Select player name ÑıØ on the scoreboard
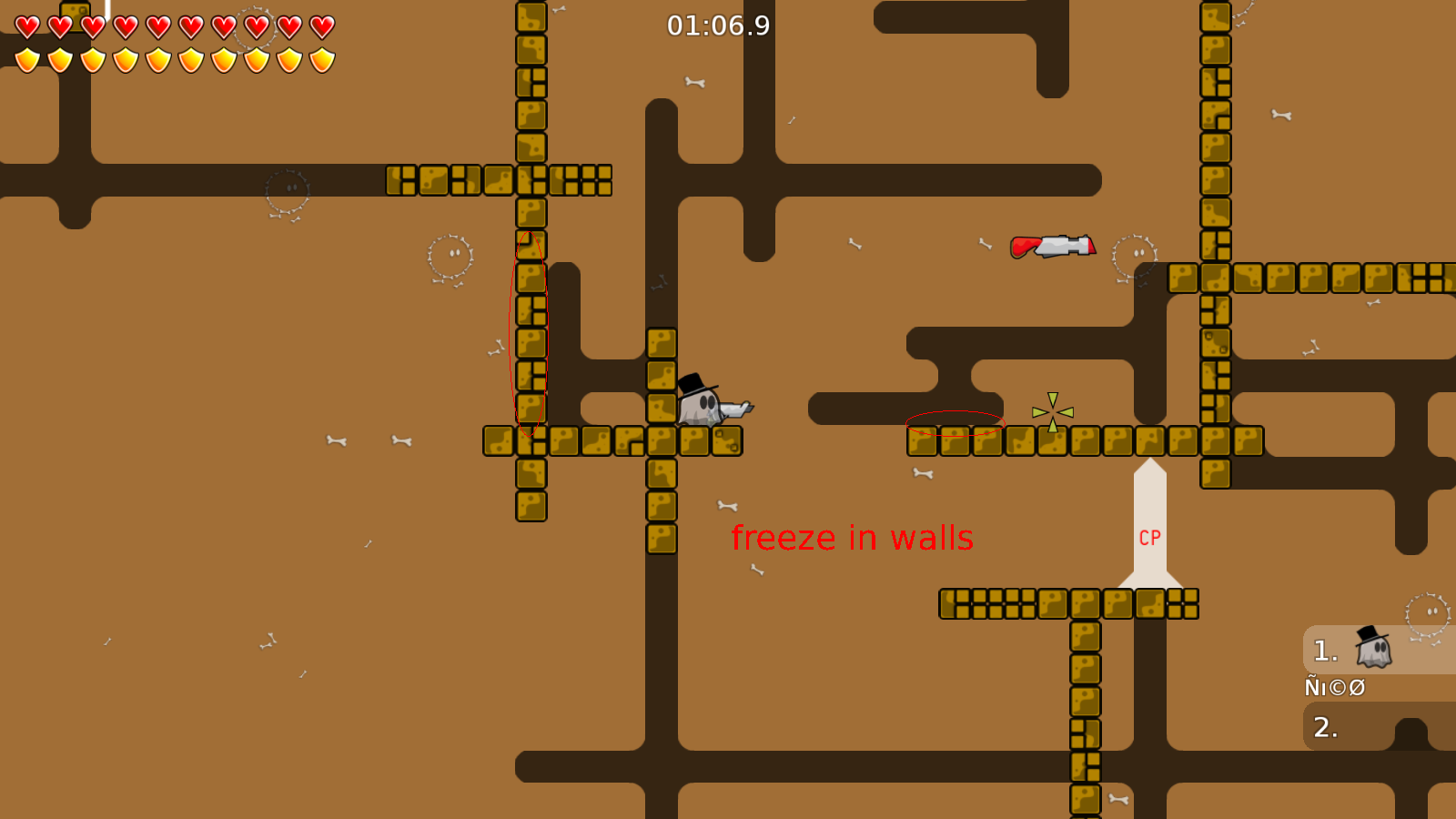The image size is (1456, 819). [1333, 687]
